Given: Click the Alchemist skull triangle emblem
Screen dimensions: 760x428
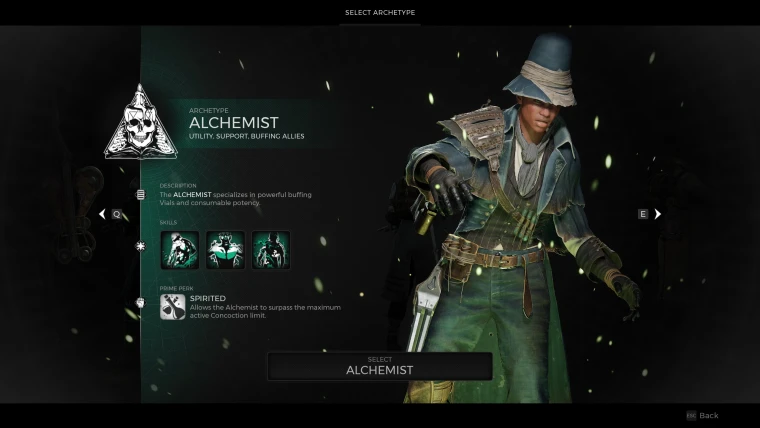Looking at the screenshot, I should (x=141, y=122).
